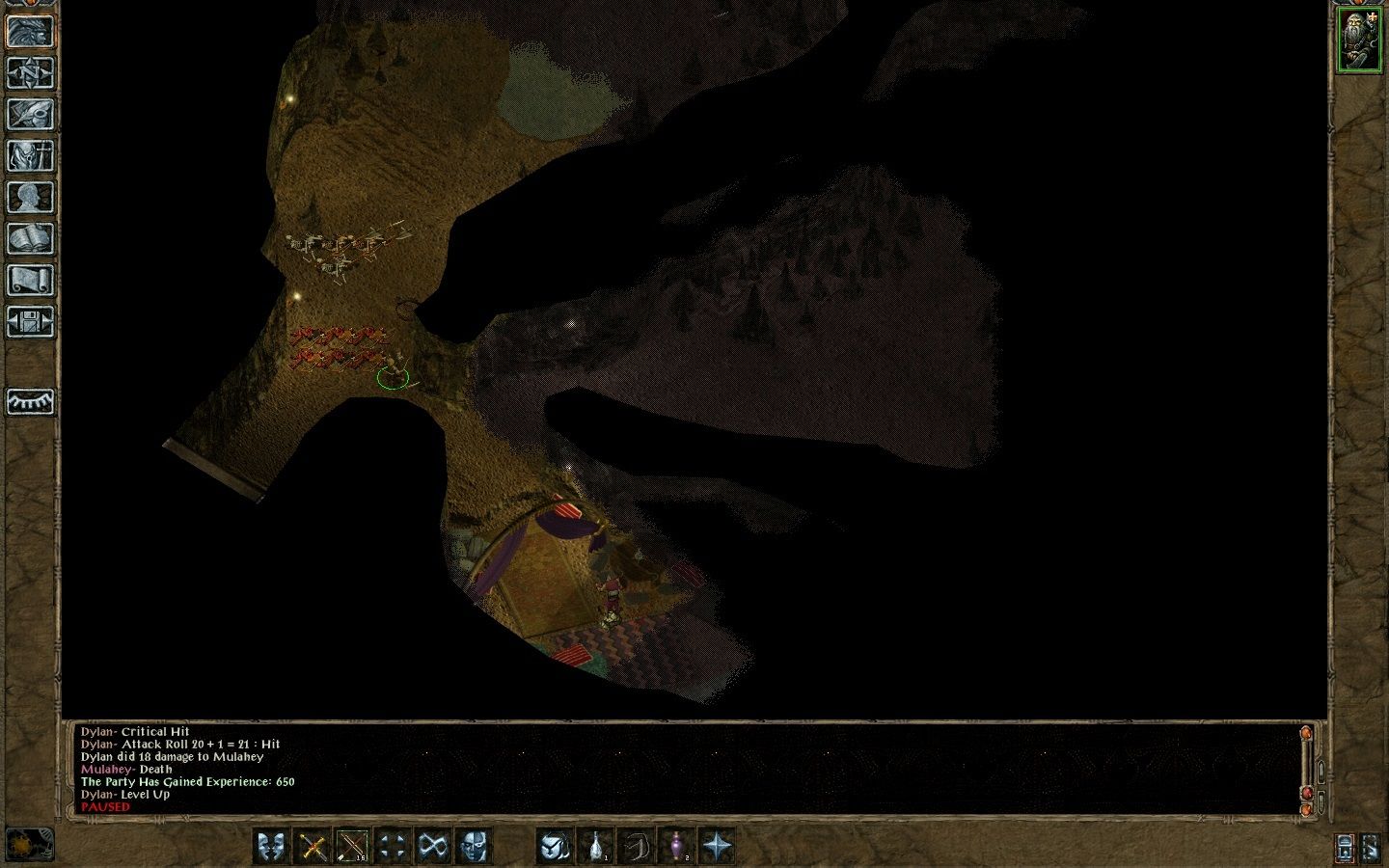1389x868 pixels.
Task: Return to game view with the lion icon
Action: pos(30,31)
